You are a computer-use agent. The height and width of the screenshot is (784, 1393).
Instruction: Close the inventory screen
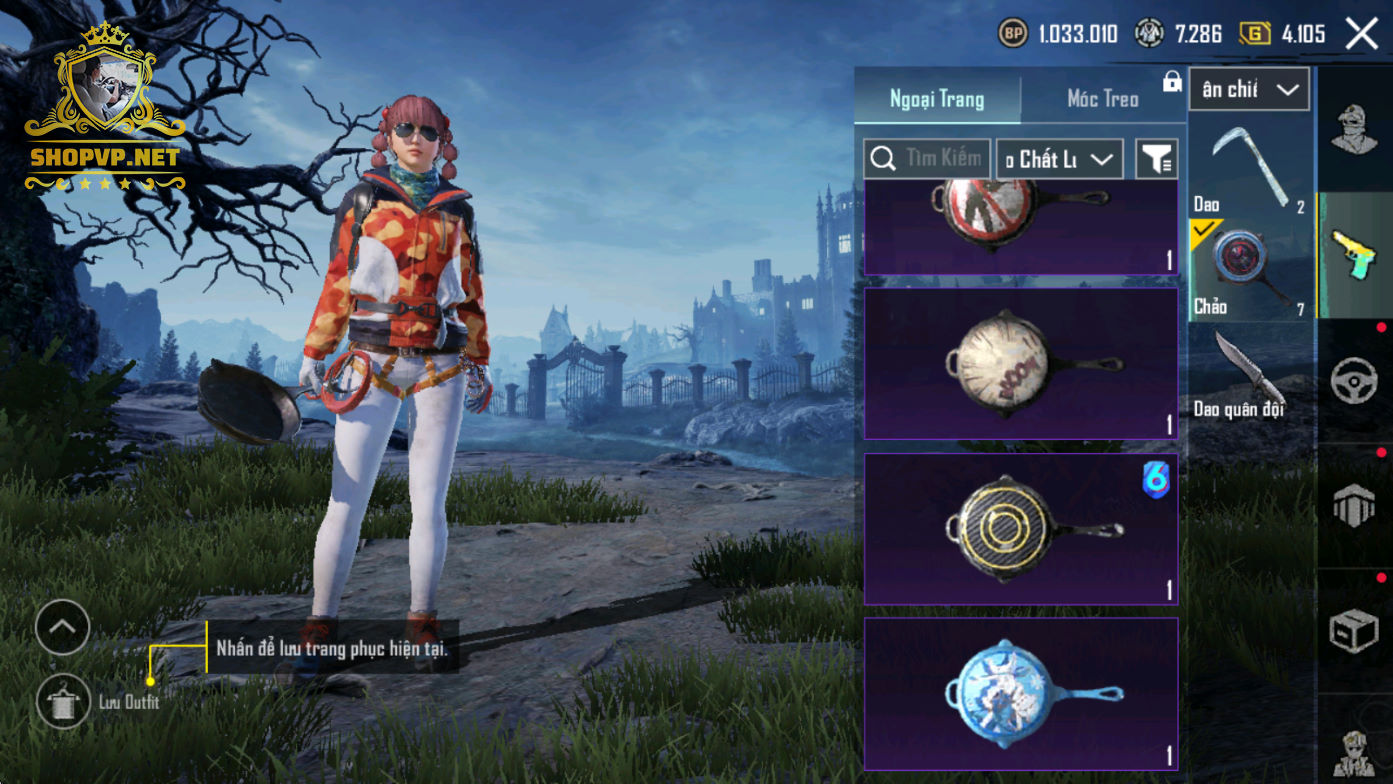click(x=1361, y=34)
